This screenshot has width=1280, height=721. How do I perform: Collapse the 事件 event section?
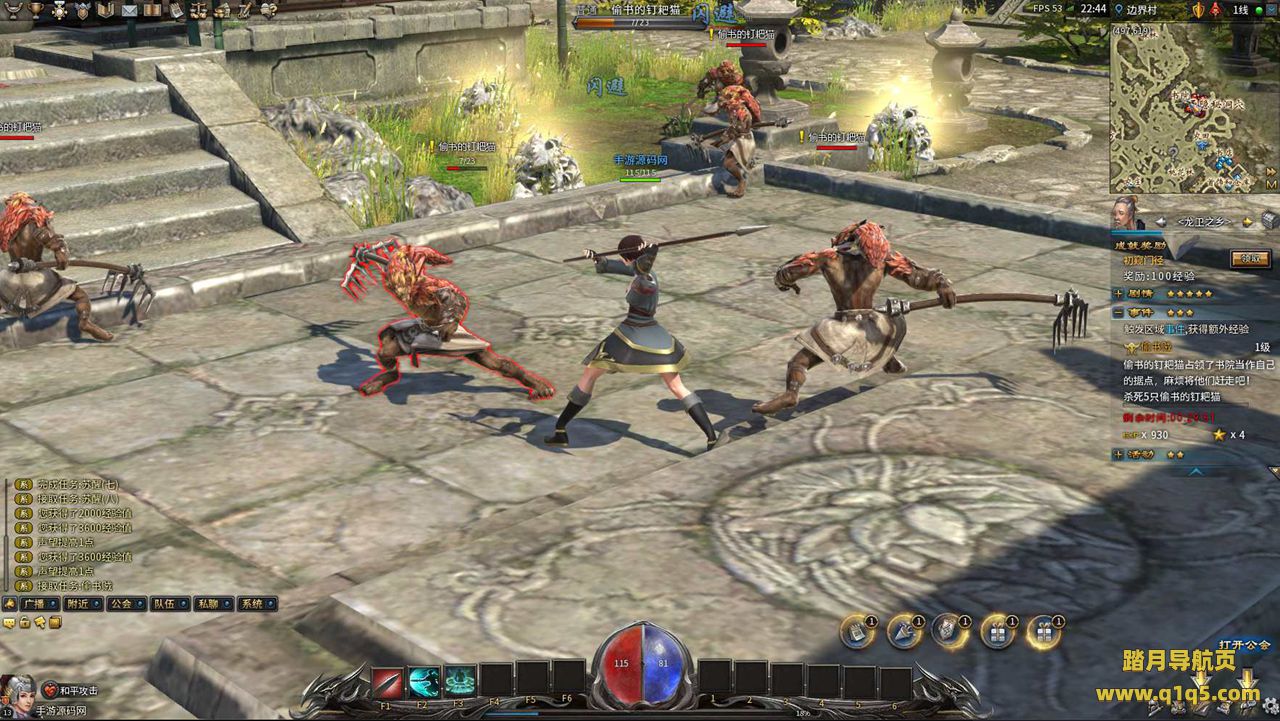coord(1119,312)
